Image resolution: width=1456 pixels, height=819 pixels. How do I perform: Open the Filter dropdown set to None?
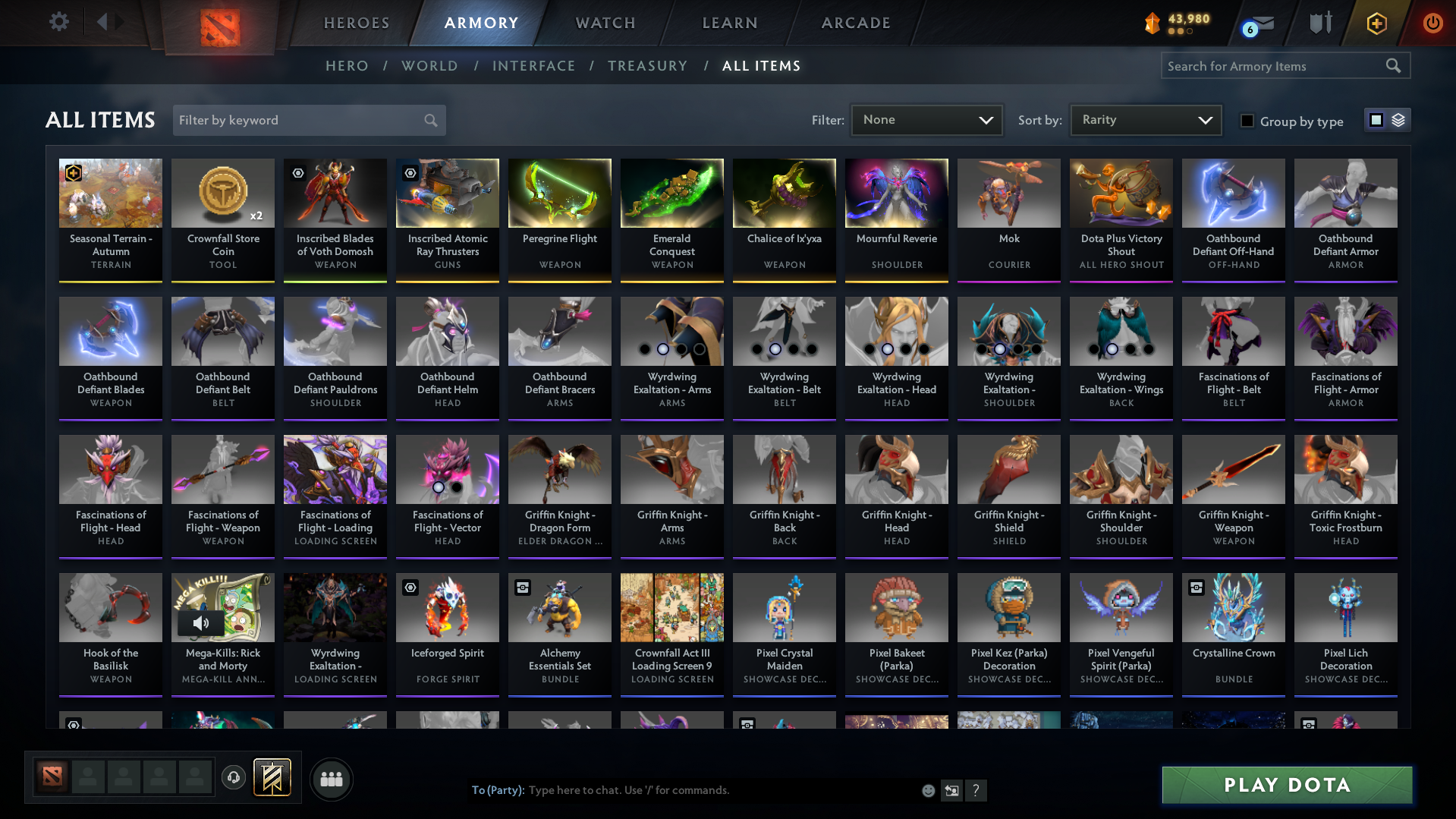[926, 119]
